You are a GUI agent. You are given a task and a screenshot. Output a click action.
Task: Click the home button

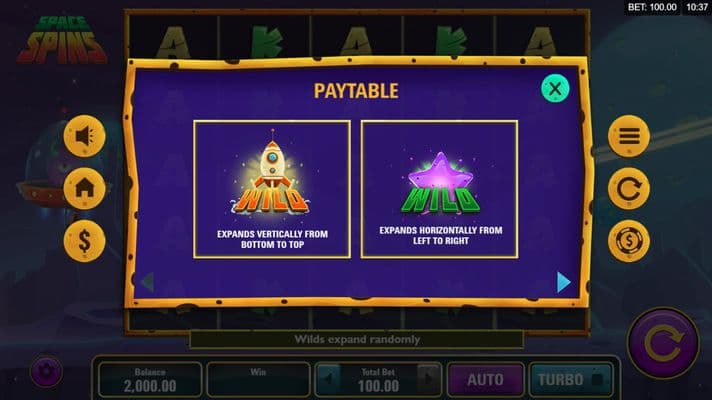coord(84,189)
